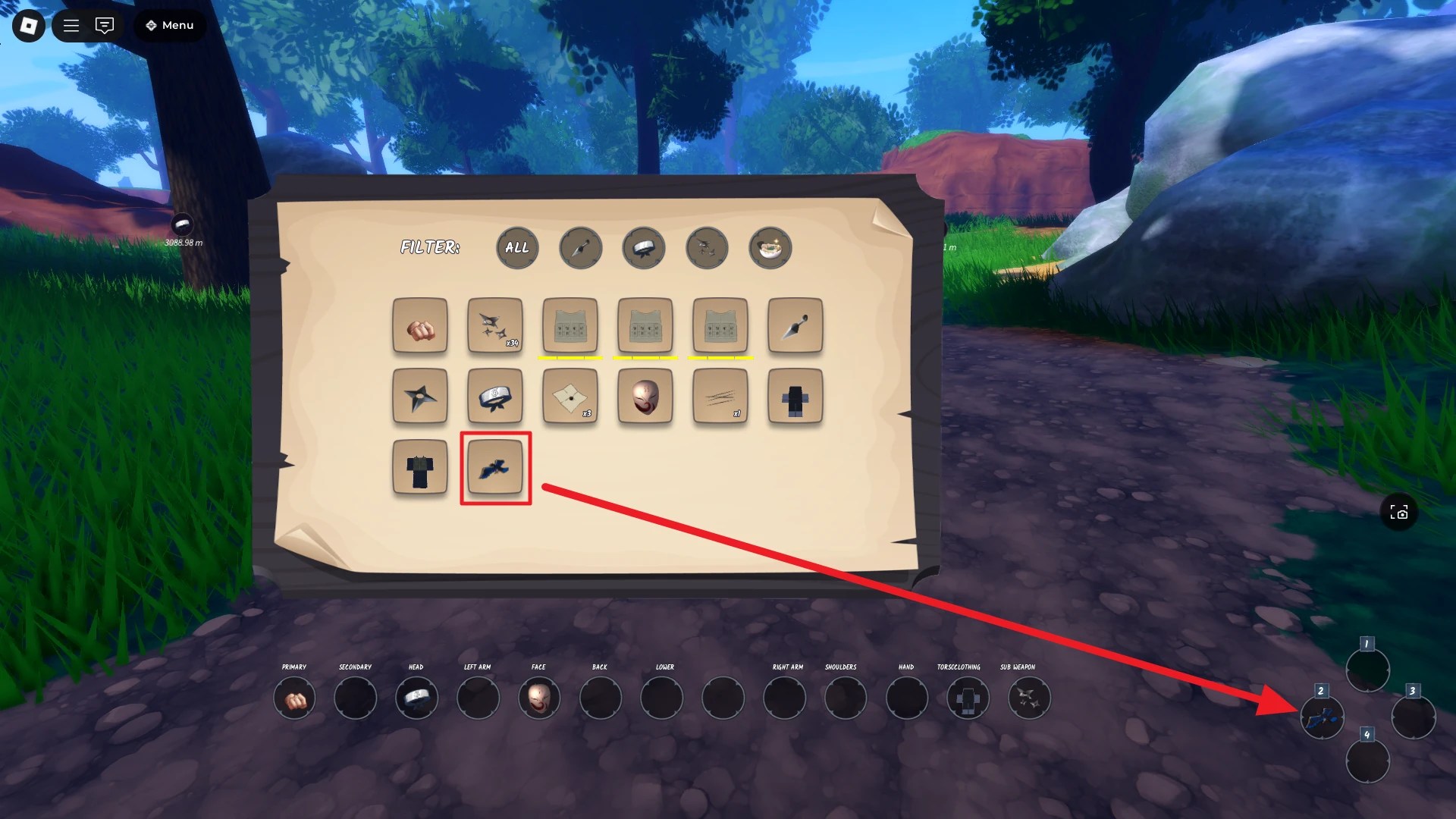Image resolution: width=1456 pixels, height=819 pixels.
Task: Select the Leaf Village headband item
Action: (x=494, y=397)
